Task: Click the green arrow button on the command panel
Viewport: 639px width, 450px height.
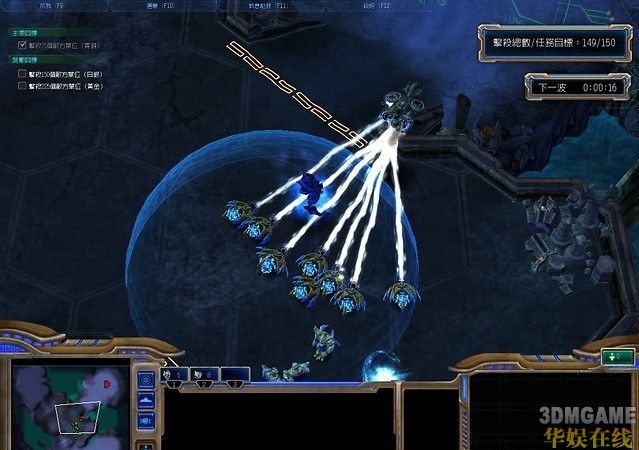Action: (618, 356)
